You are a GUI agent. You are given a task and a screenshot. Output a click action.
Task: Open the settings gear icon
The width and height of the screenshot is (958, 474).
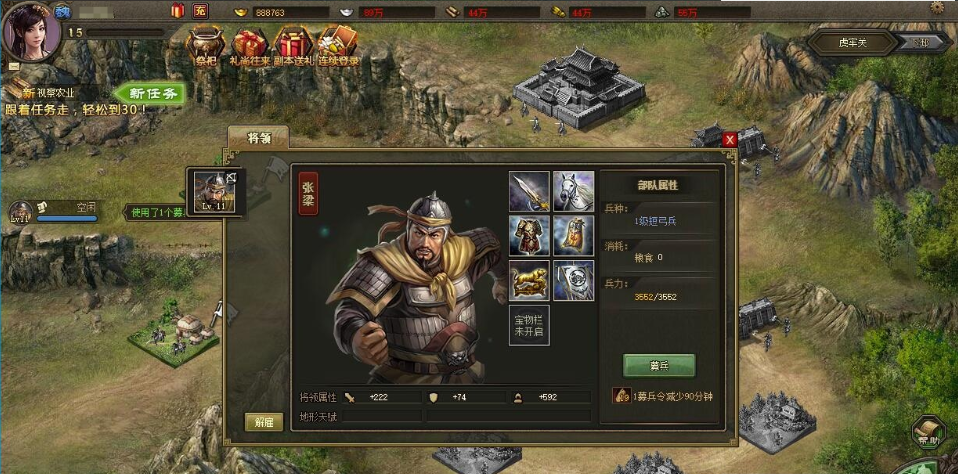point(937,9)
